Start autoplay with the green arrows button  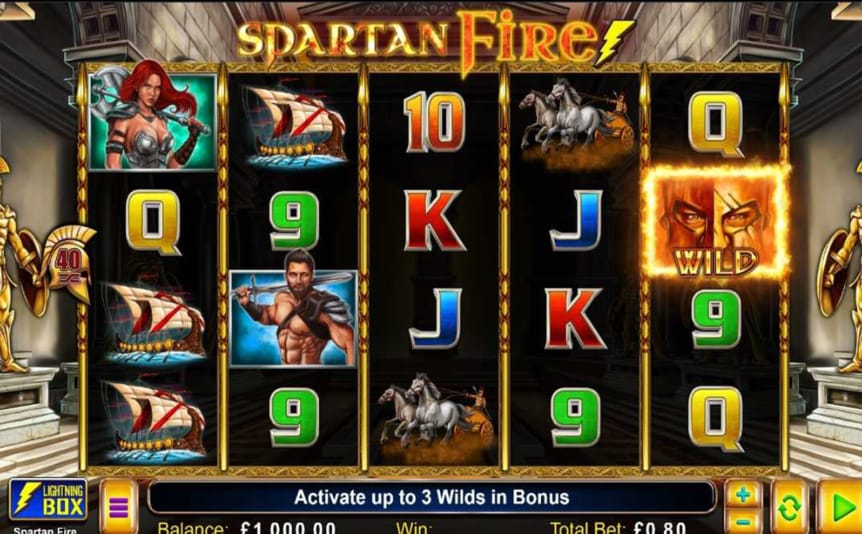[x=787, y=506]
